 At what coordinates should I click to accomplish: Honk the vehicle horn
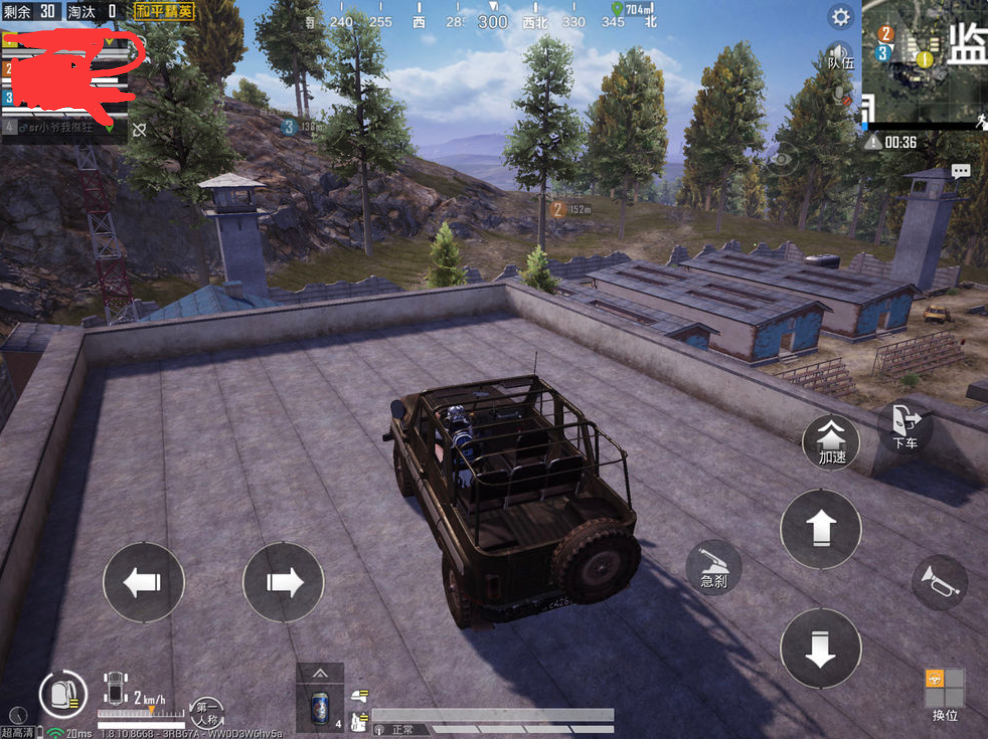[x=940, y=582]
